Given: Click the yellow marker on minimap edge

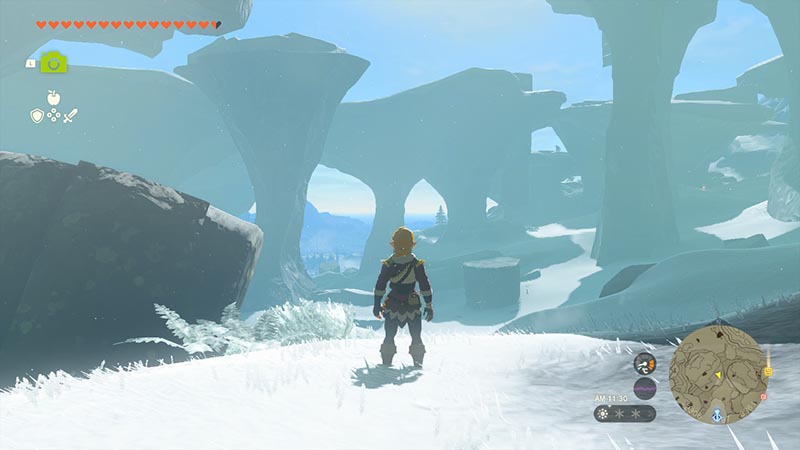Looking at the screenshot, I should pyautogui.click(x=768, y=372).
